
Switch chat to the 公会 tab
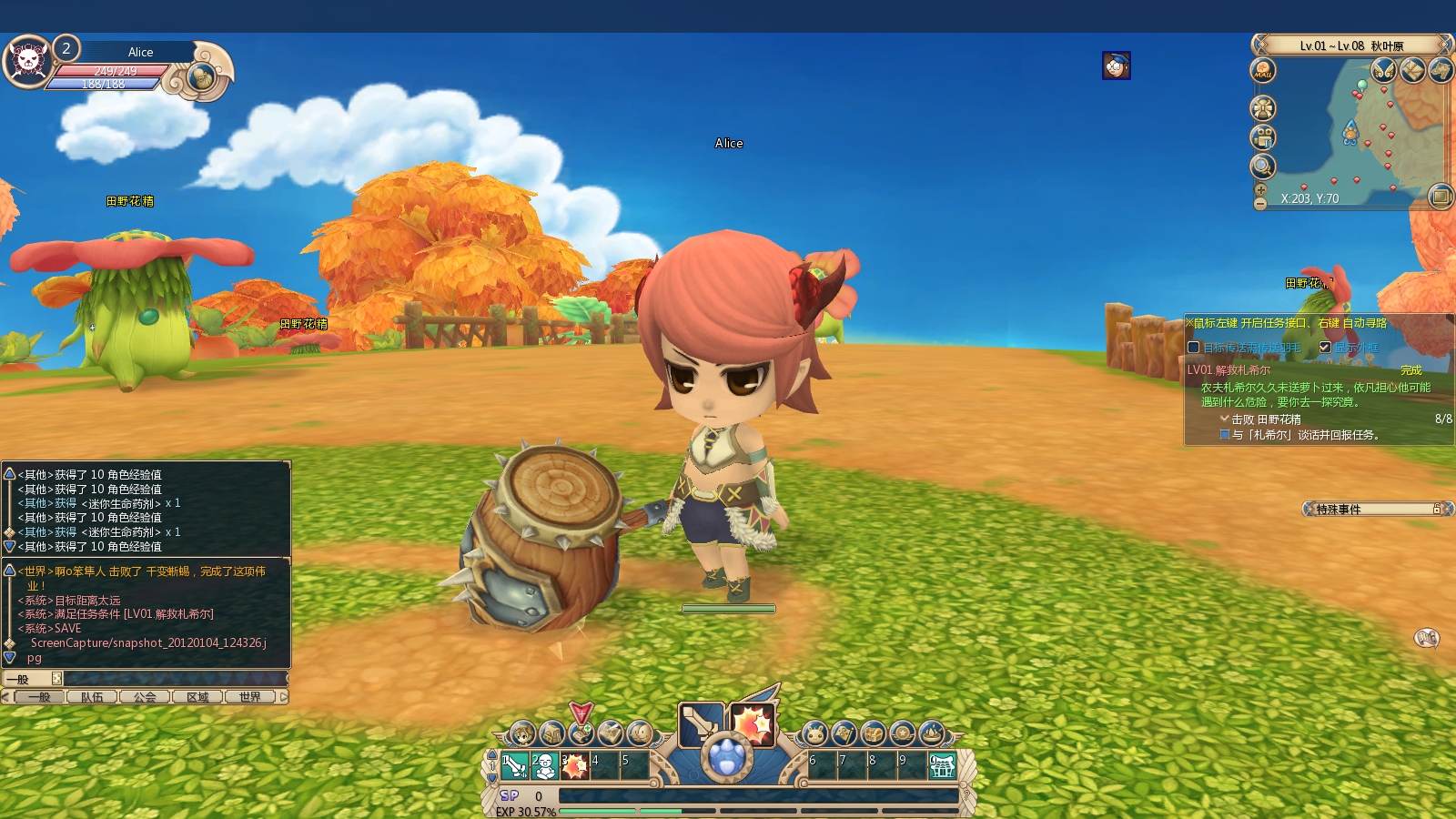[145, 697]
